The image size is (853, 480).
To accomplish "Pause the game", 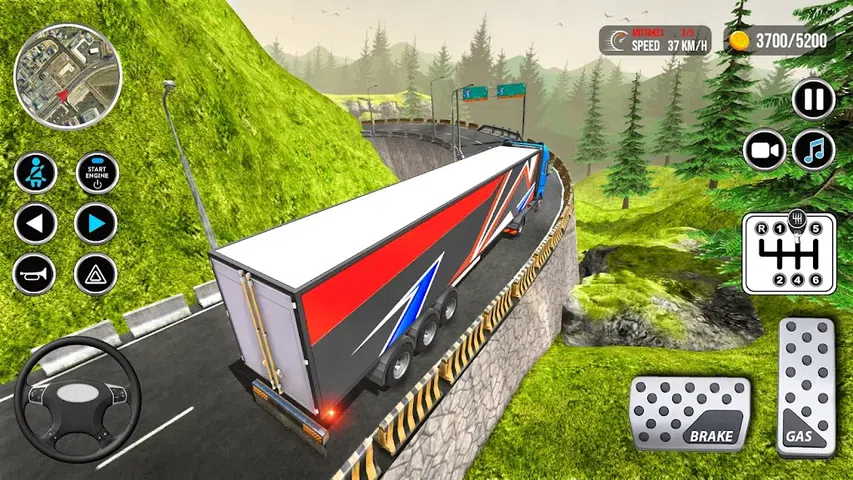I will pos(813,99).
